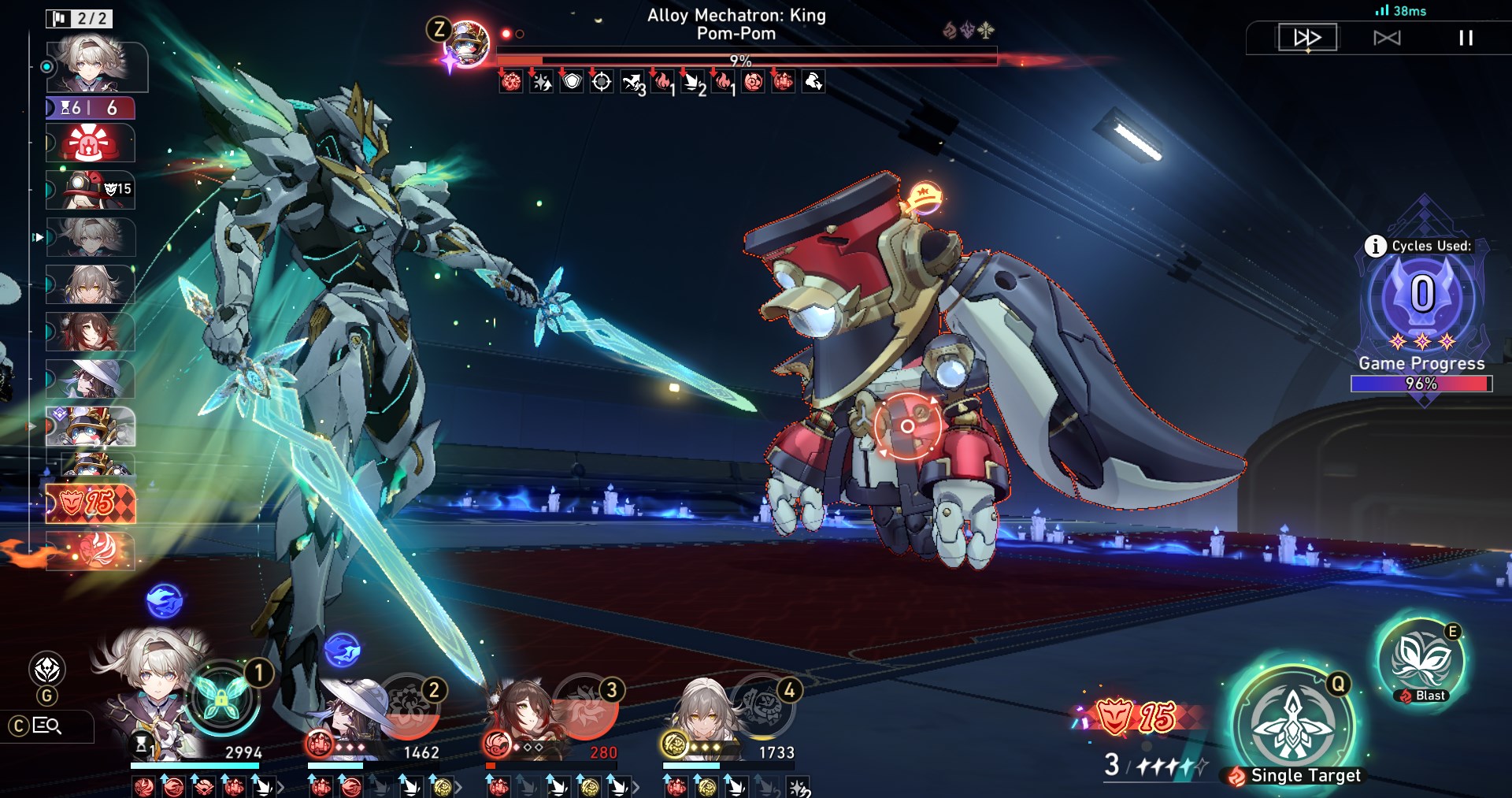Viewport: 1512px width, 798px height.
Task: Toggle the auto-battle button
Action: [1387, 38]
